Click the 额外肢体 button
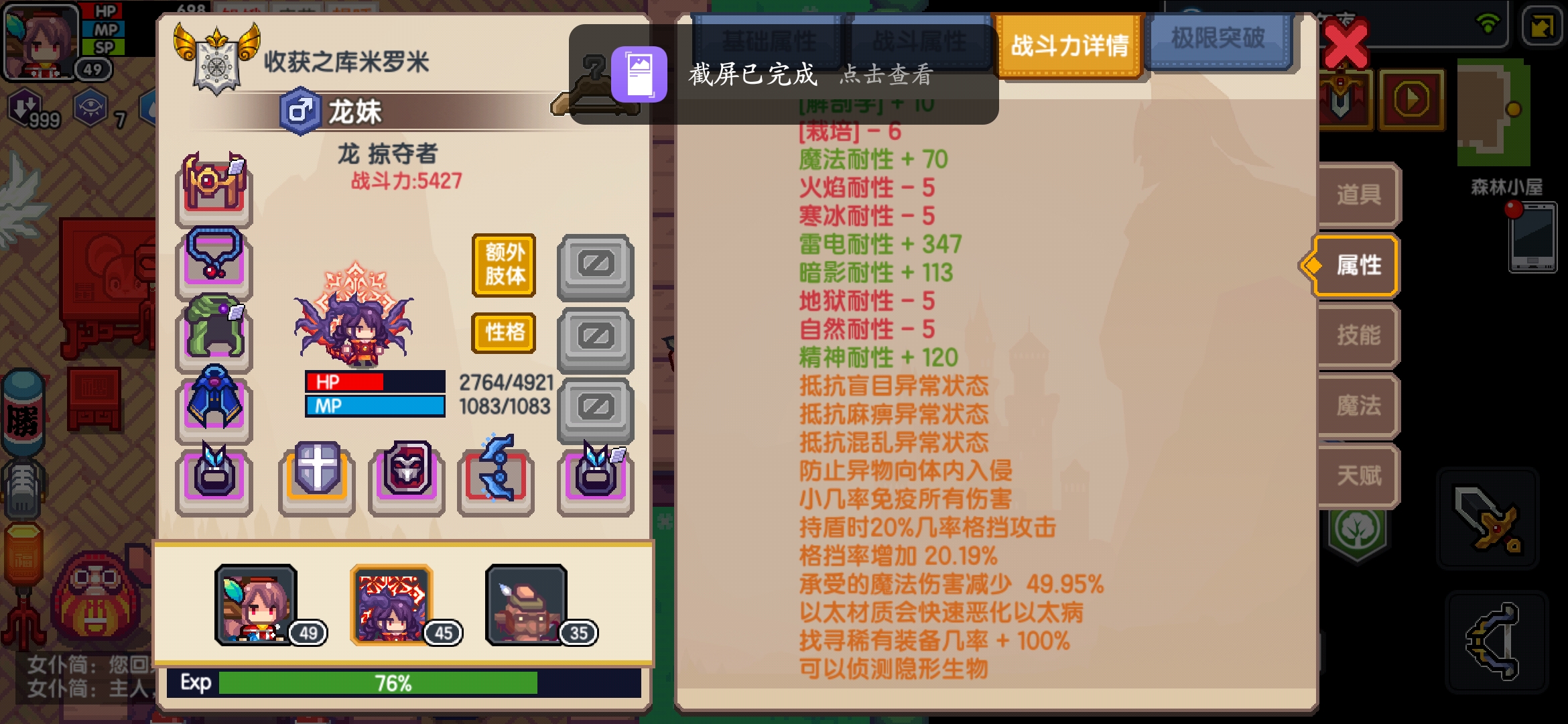1568x724 pixels. (503, 265)
